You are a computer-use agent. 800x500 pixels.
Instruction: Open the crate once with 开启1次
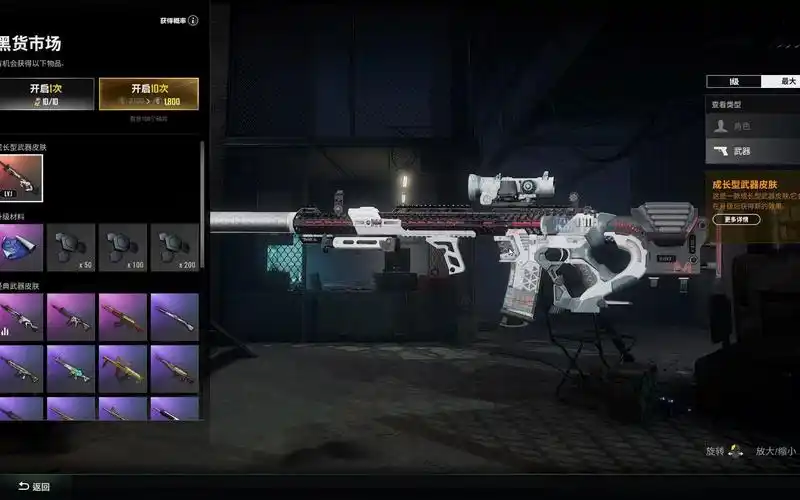(46, 93)
